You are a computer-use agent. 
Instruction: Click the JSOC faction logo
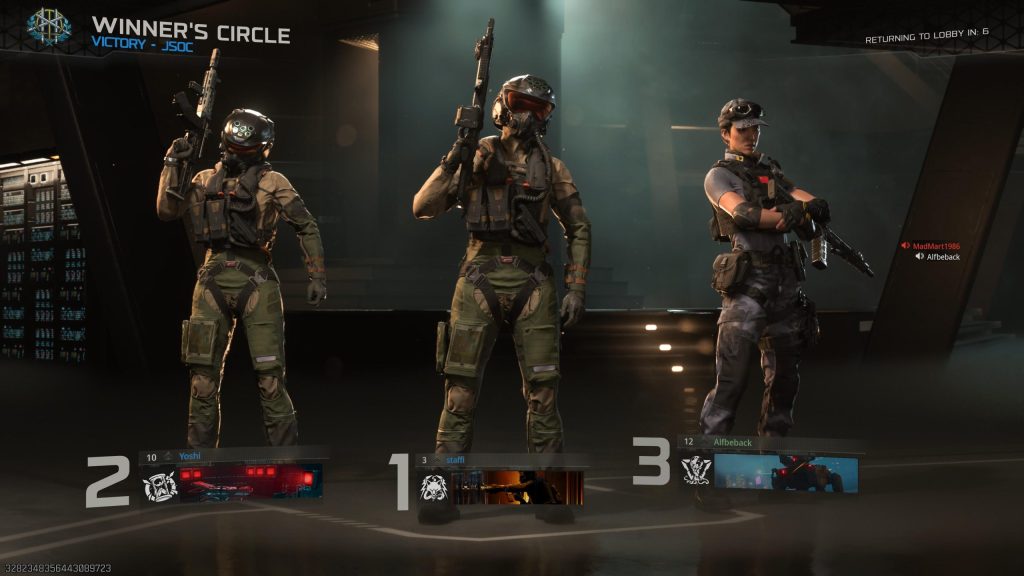click(48, 27)
